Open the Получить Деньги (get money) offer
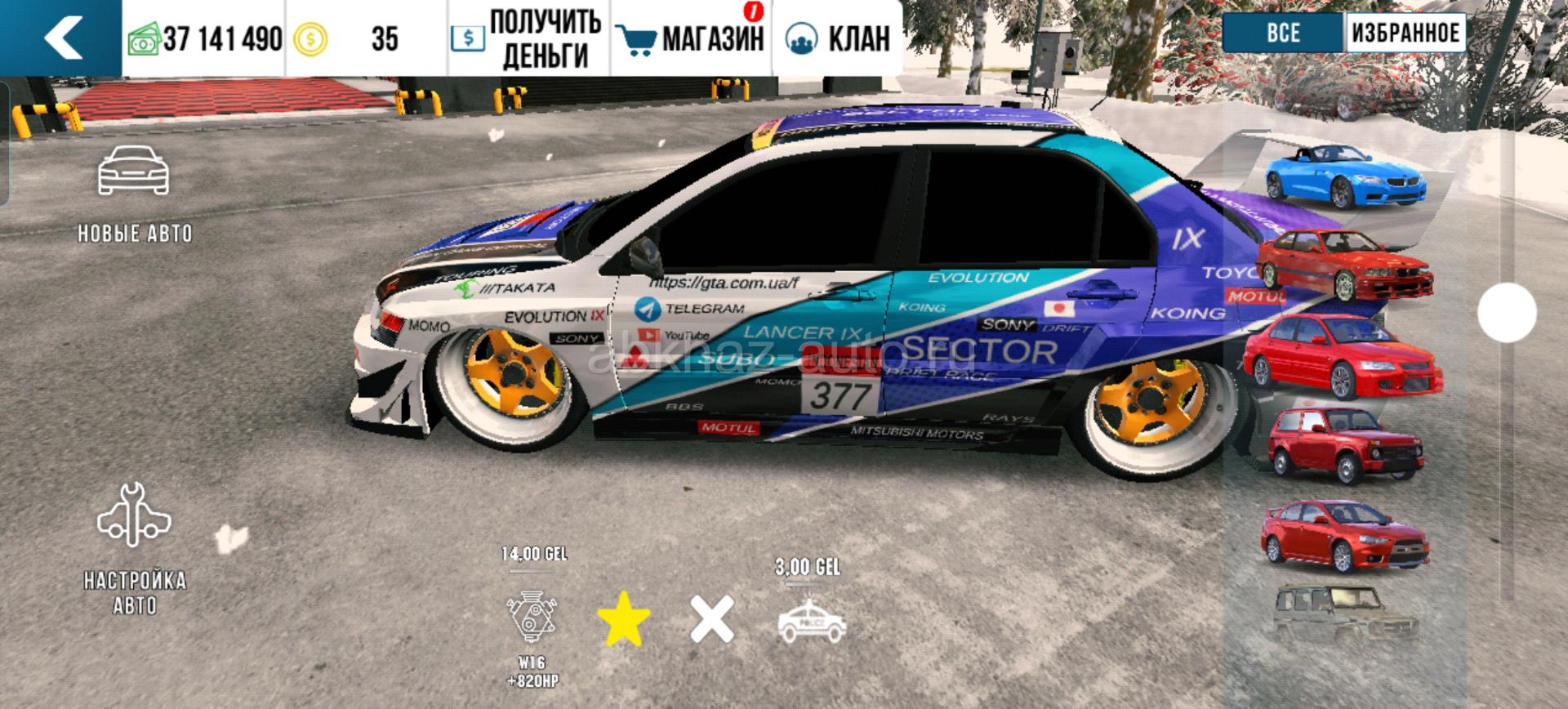The image size is (1568, 709). 528,38
